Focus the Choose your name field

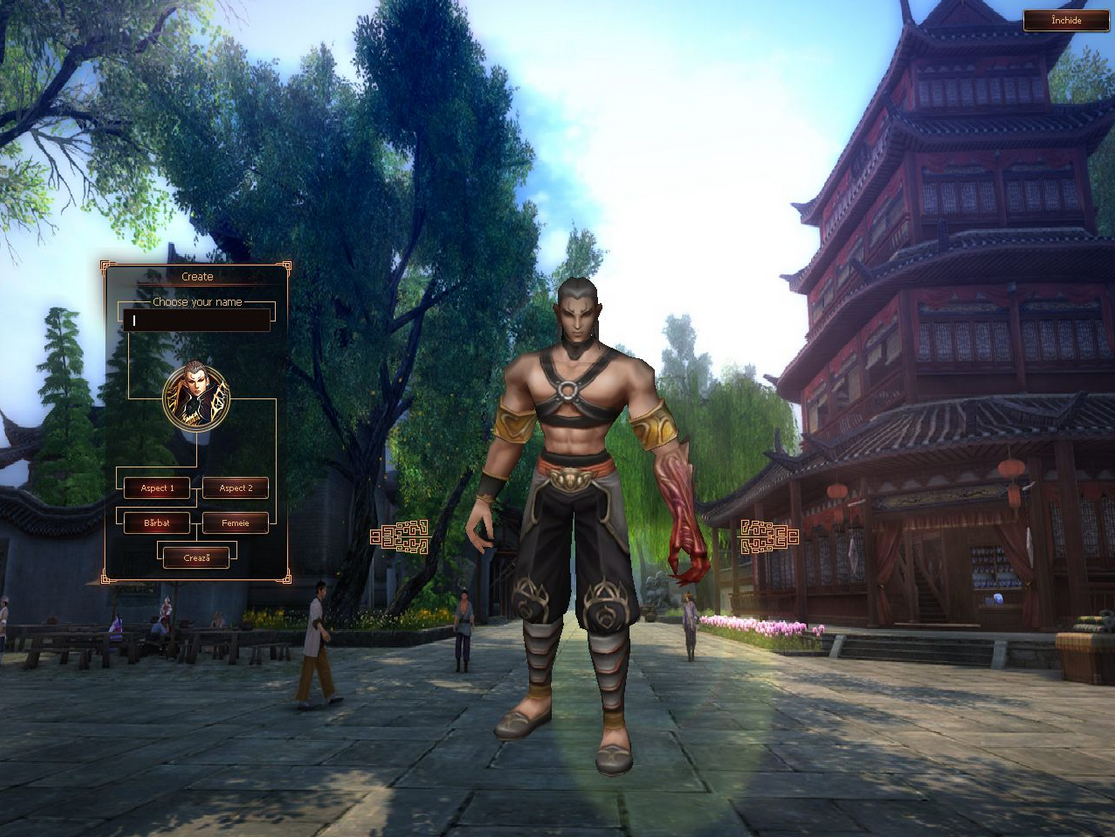pos(196,321)
